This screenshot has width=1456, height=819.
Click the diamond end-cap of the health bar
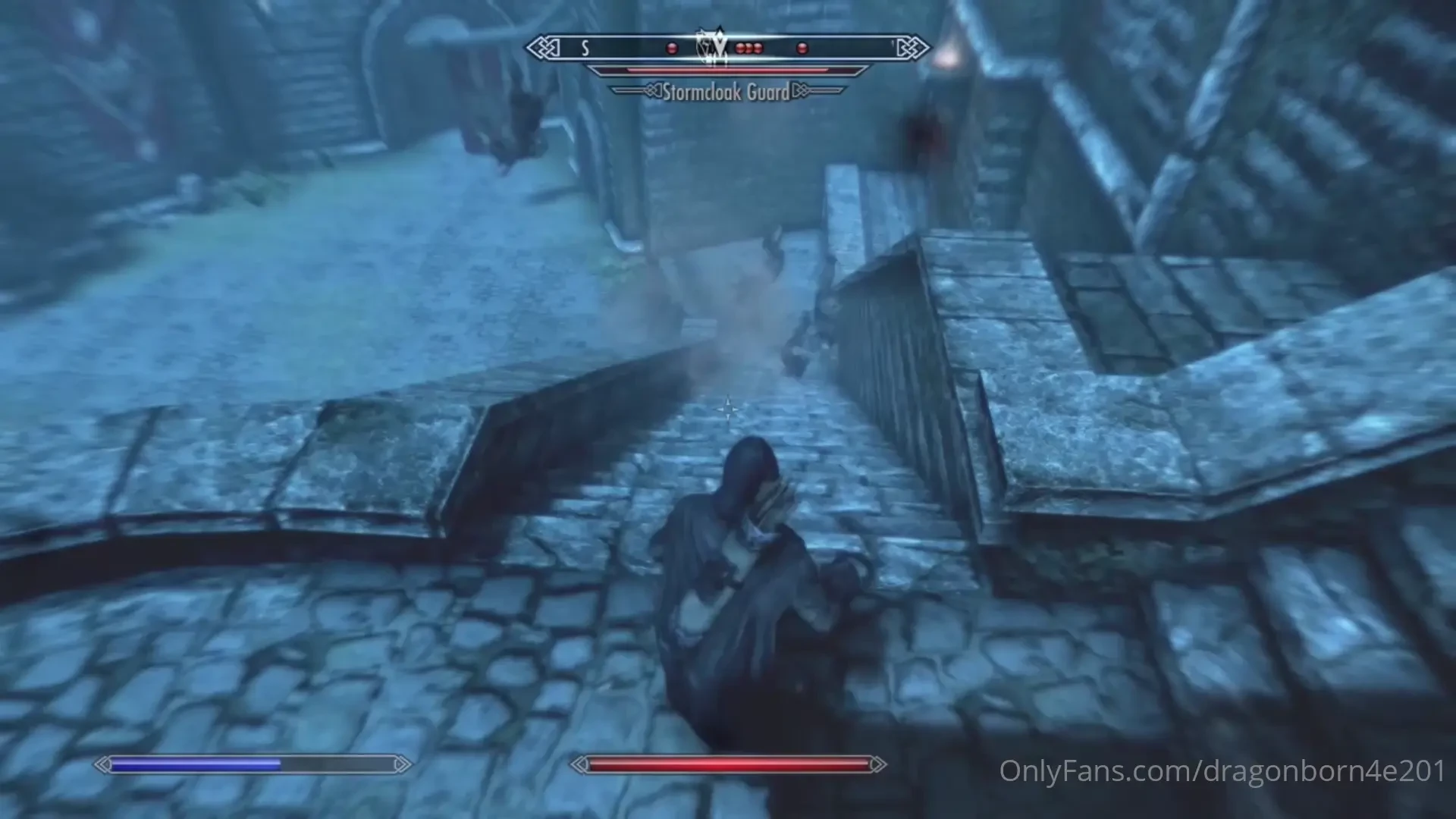tap(880, 765)
